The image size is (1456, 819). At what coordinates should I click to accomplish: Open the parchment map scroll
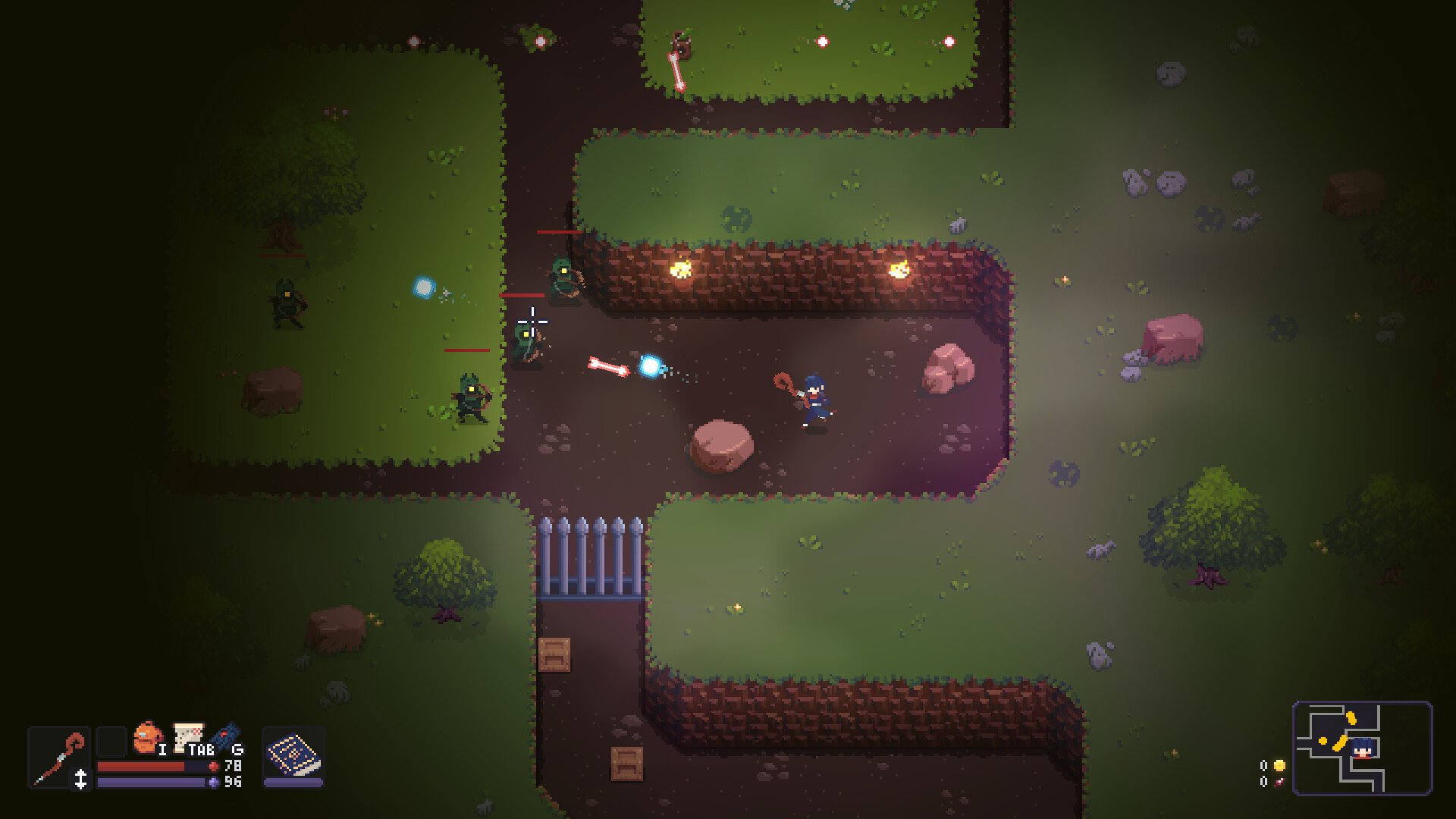point(188,736)
